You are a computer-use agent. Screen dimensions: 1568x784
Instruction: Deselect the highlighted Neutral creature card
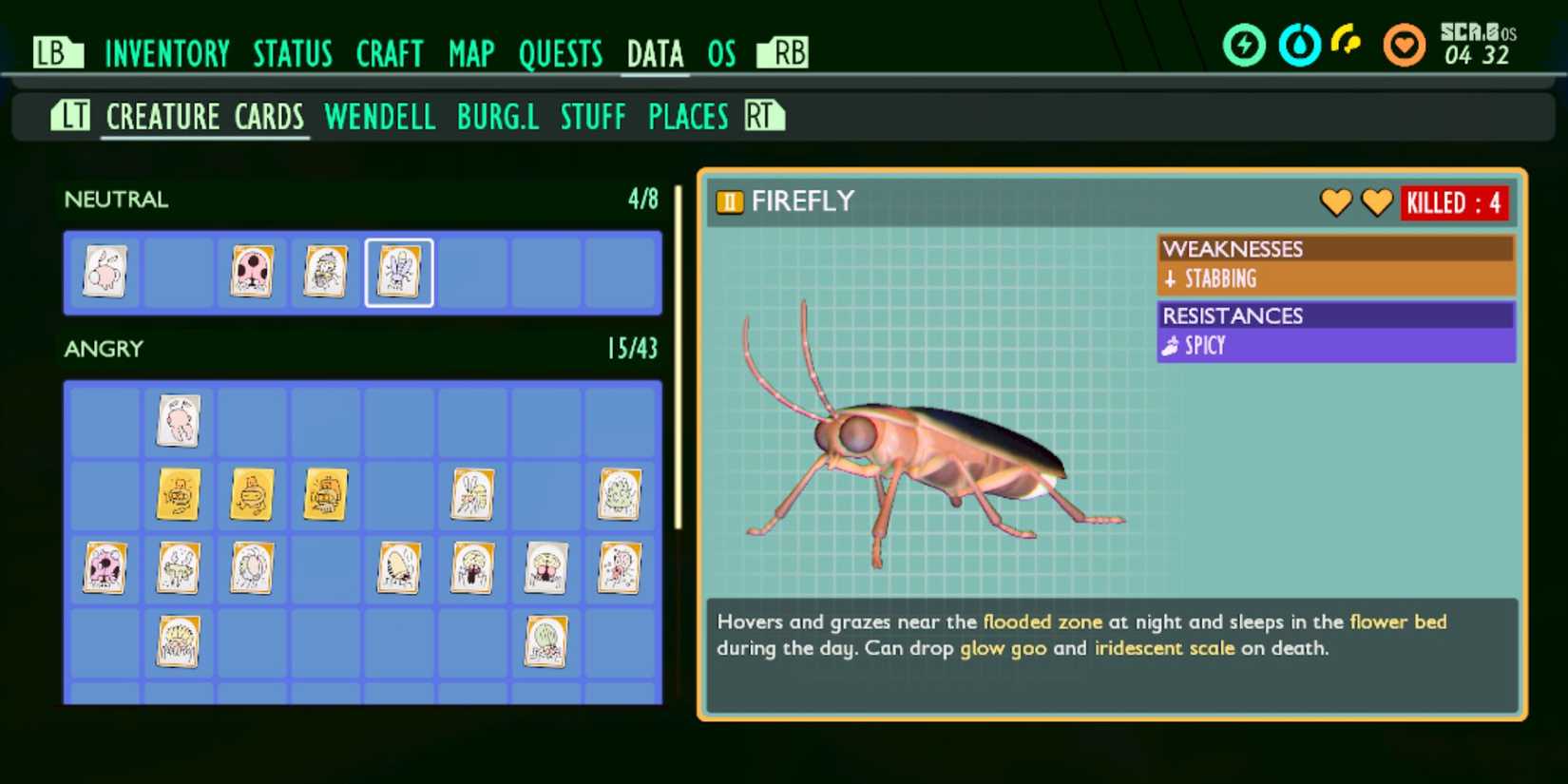click(x=399, y=273)
